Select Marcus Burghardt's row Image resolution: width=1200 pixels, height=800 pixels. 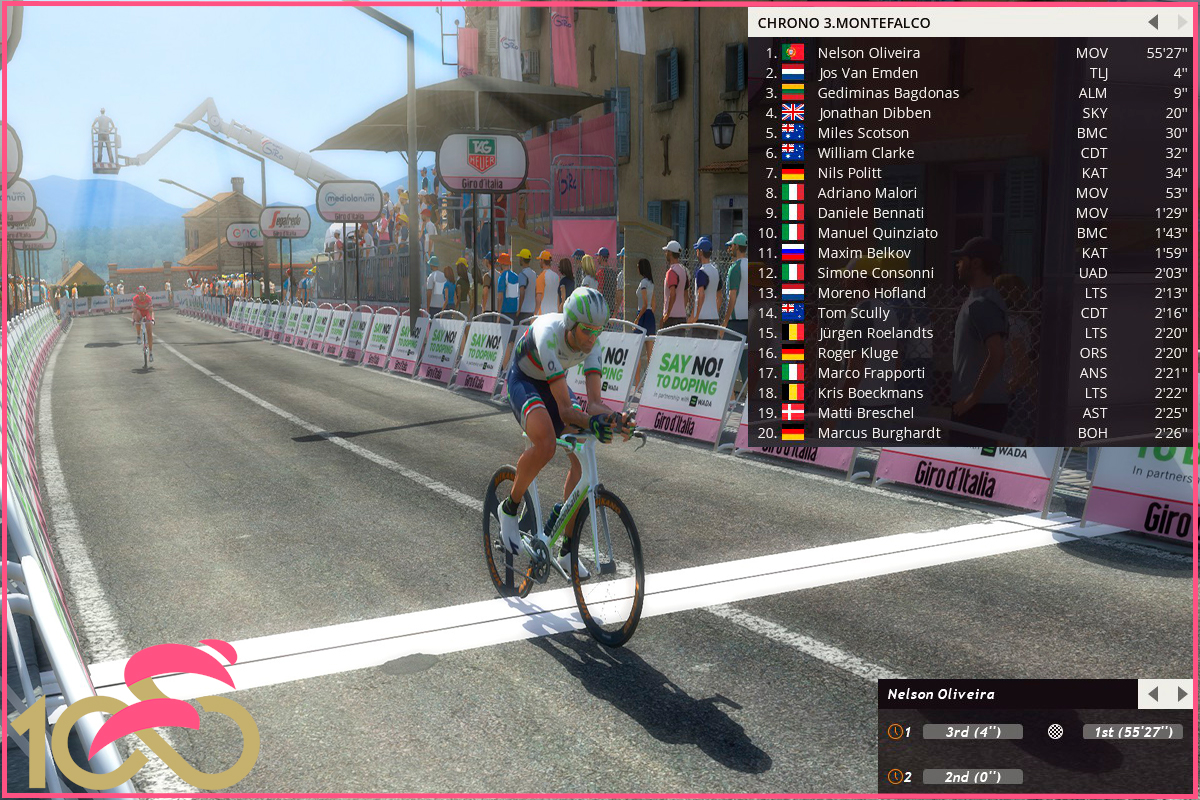coord(878,433)
